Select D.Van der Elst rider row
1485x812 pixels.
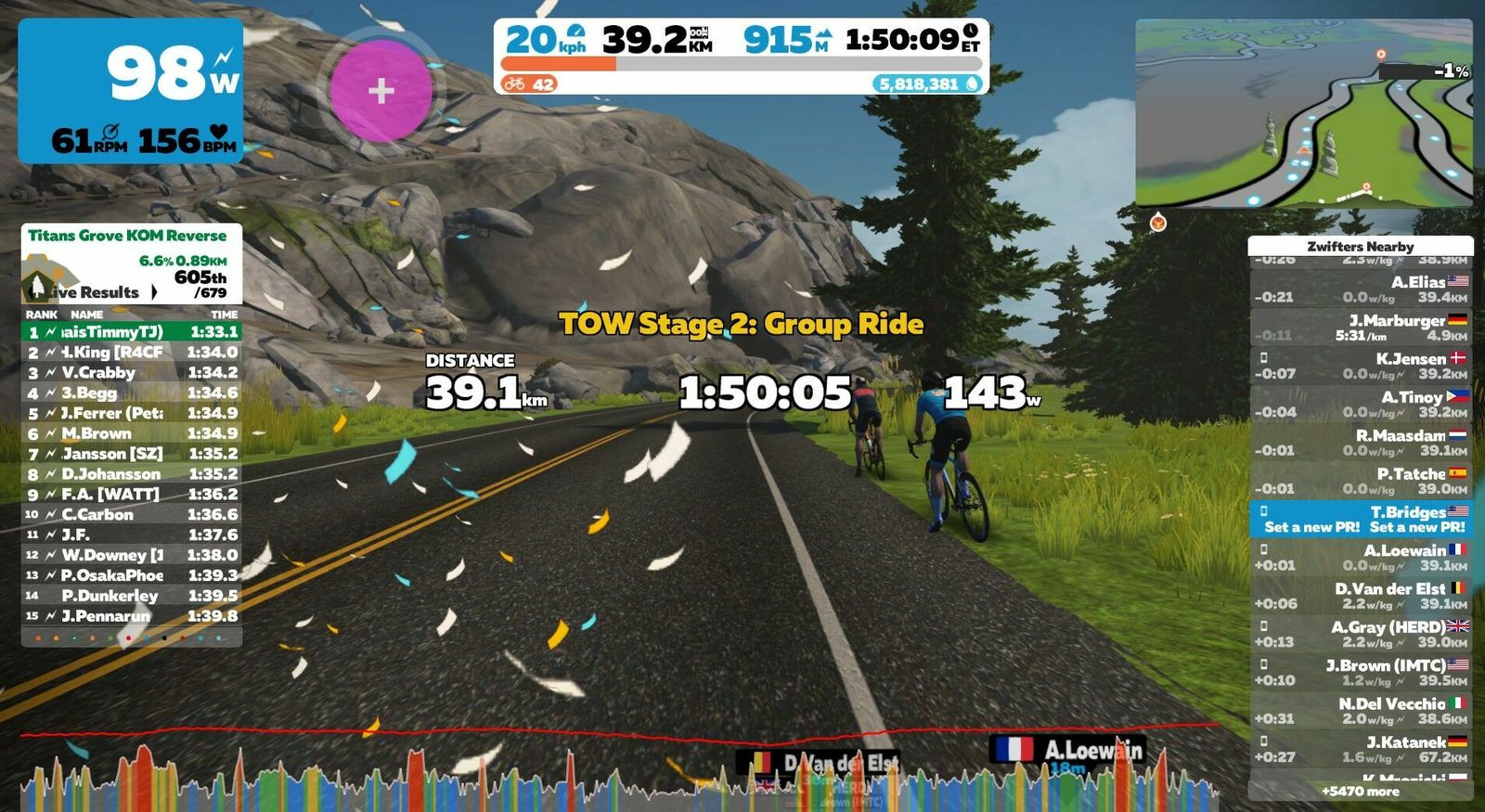[x=1361, y=596]
